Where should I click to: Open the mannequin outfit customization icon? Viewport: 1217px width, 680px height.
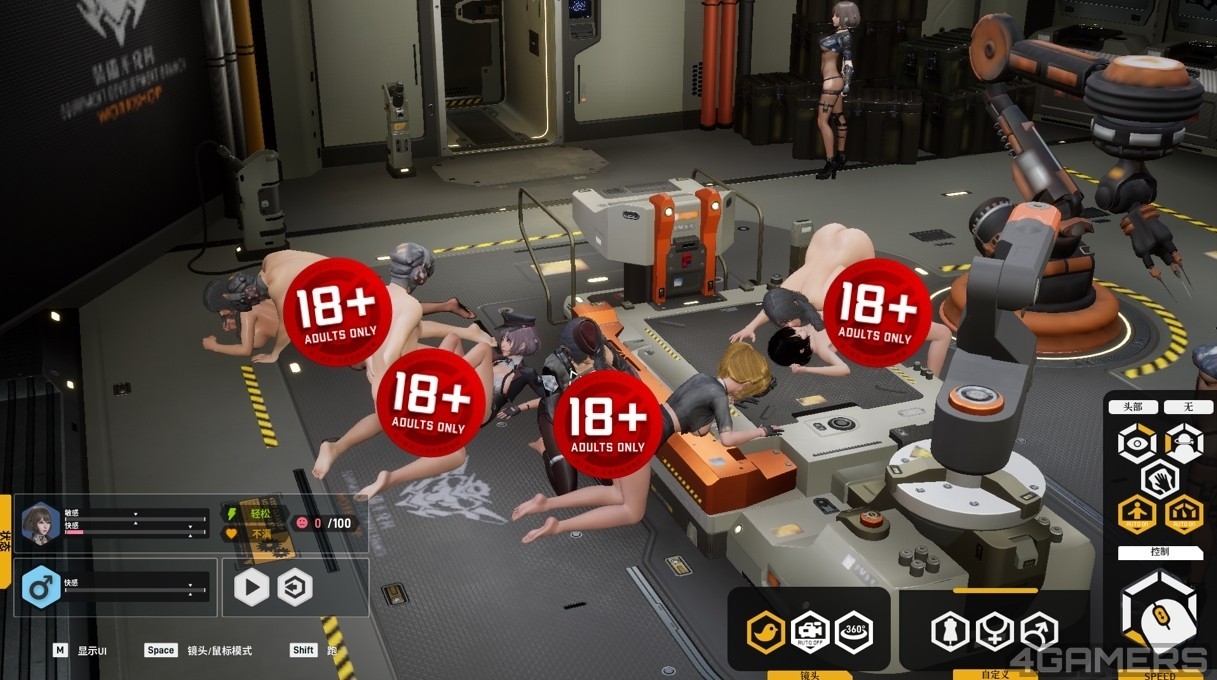950,632
